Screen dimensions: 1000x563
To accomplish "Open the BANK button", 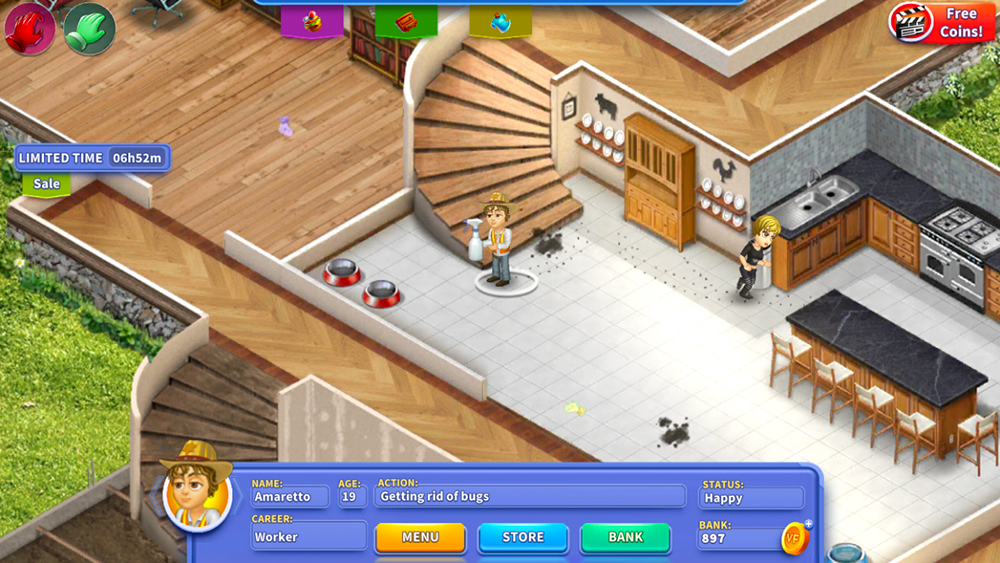I will click(626, 538).
